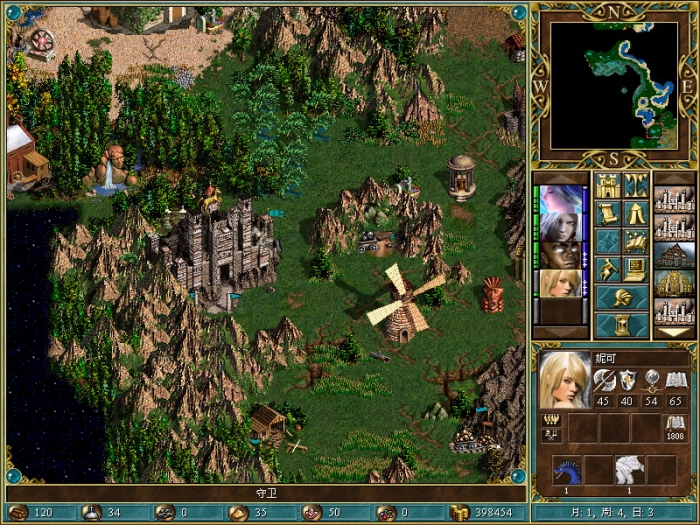Select the bronze-masked hero portrait

click(560, 255)
